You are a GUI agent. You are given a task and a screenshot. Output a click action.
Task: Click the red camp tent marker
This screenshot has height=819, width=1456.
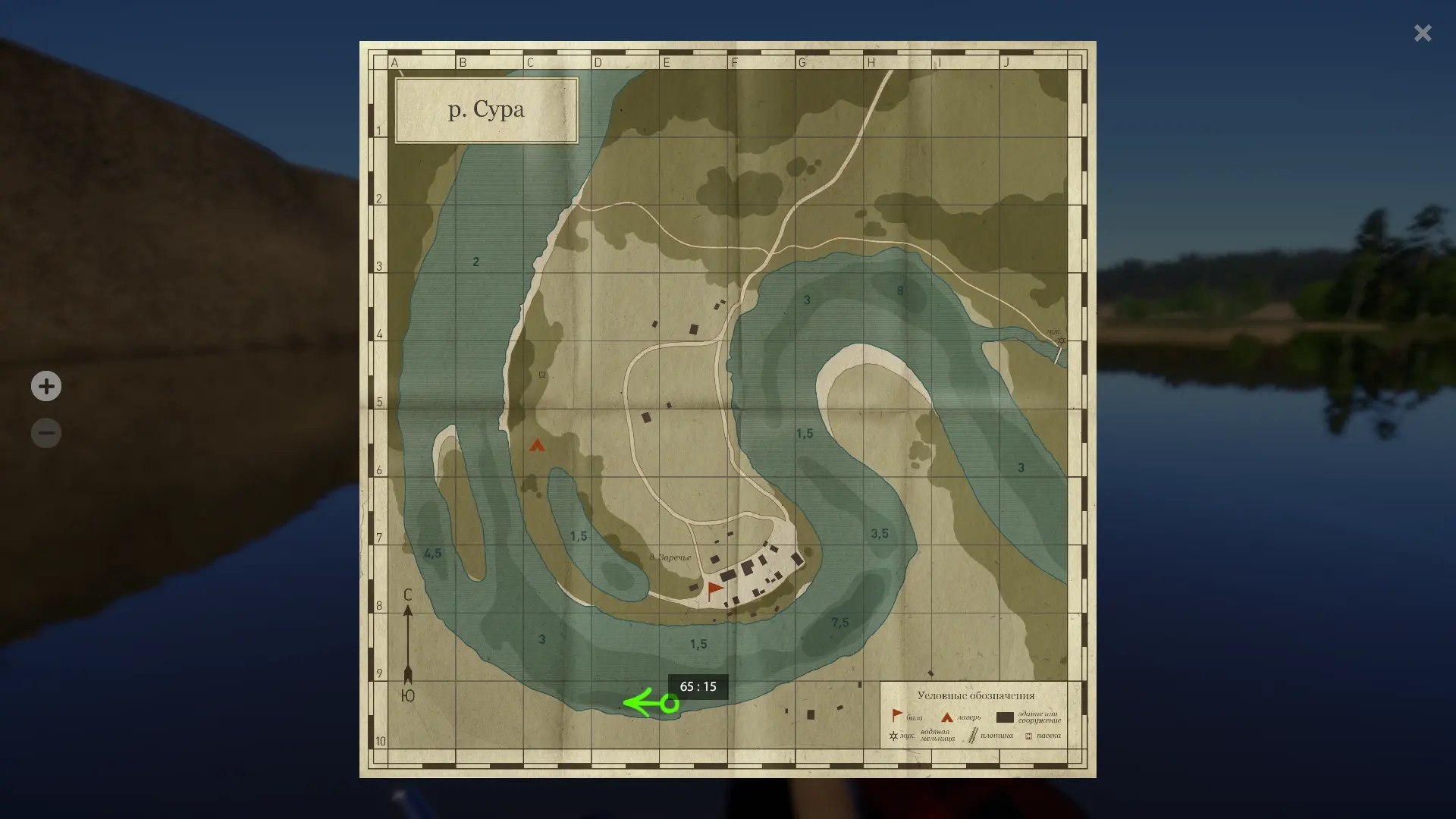coord(537,445)
